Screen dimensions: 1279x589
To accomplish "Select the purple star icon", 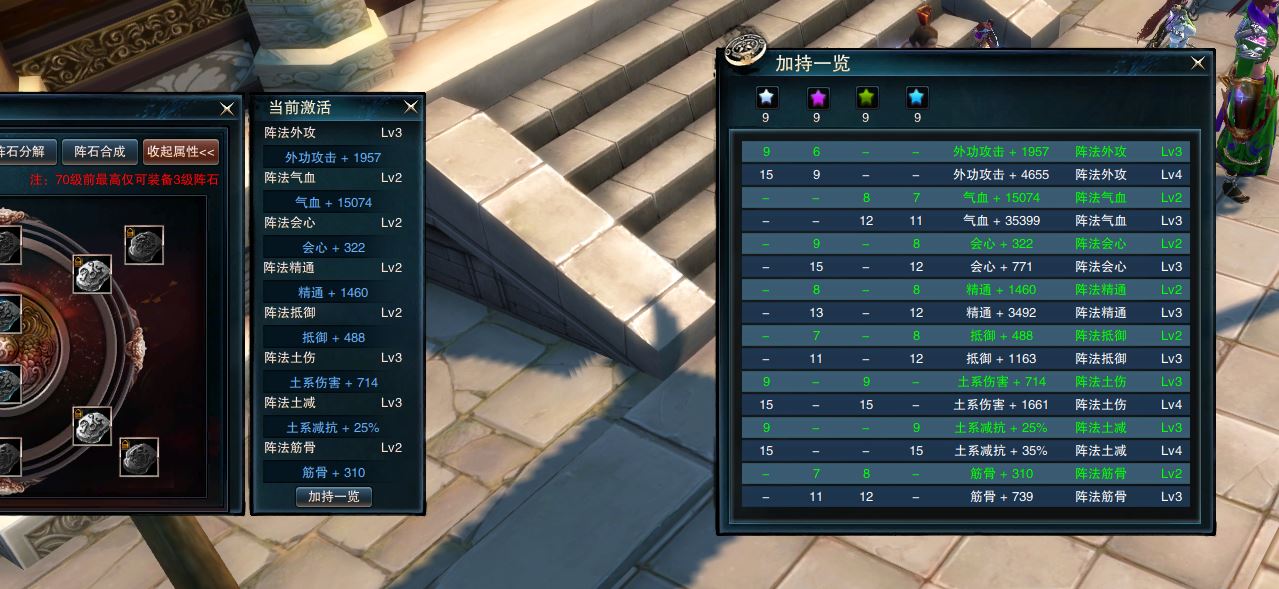I will (817, 97).
